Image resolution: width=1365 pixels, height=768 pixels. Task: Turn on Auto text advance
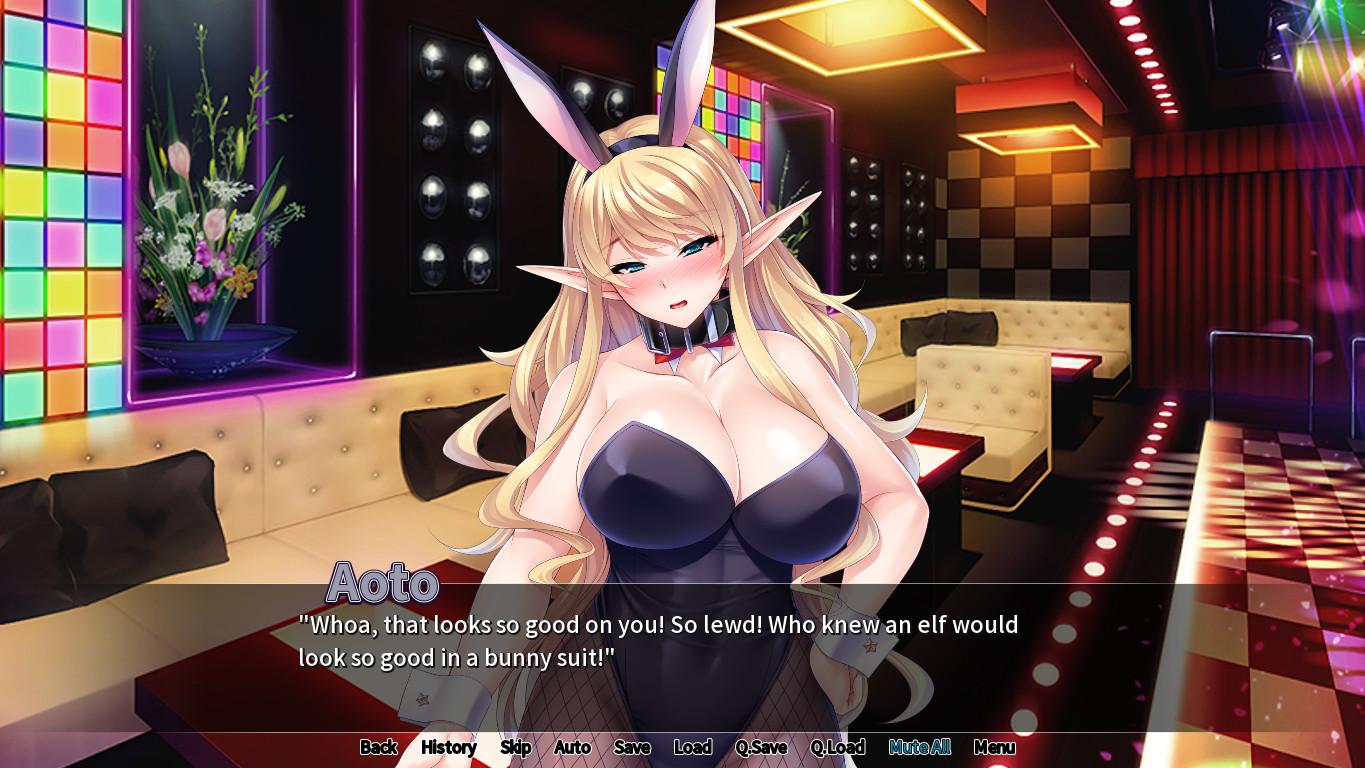point(572,747)
